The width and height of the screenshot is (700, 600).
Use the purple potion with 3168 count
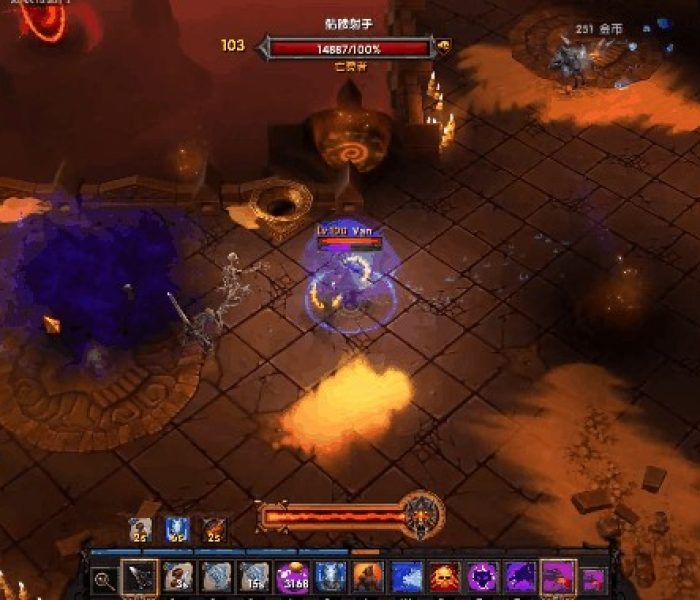(x=295, y=577)
